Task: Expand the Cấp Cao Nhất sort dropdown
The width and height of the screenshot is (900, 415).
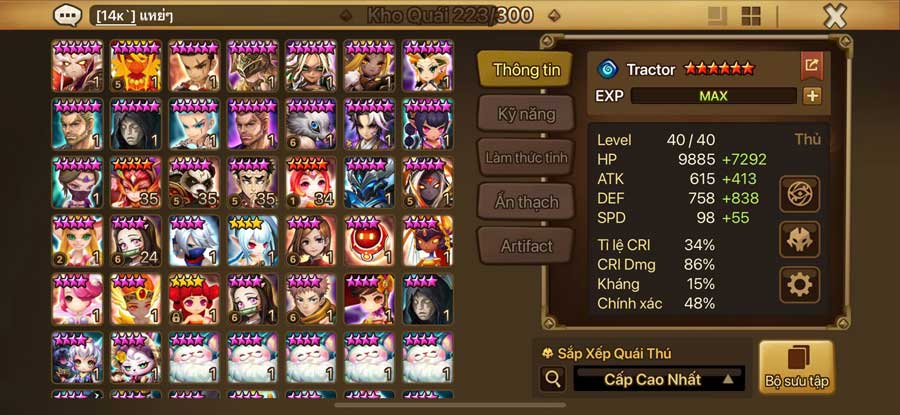Action: (660, 379)
